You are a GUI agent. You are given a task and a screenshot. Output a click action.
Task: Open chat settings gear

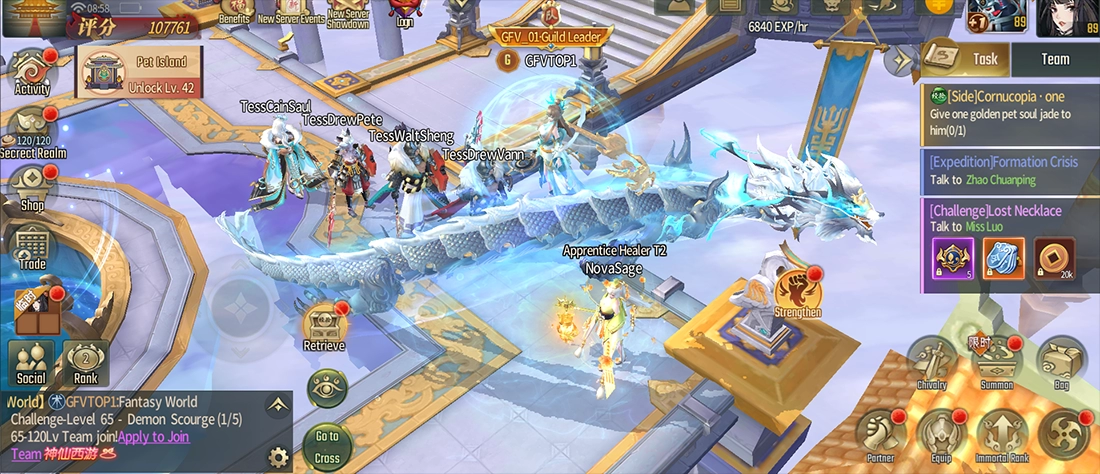click(278, 457)
